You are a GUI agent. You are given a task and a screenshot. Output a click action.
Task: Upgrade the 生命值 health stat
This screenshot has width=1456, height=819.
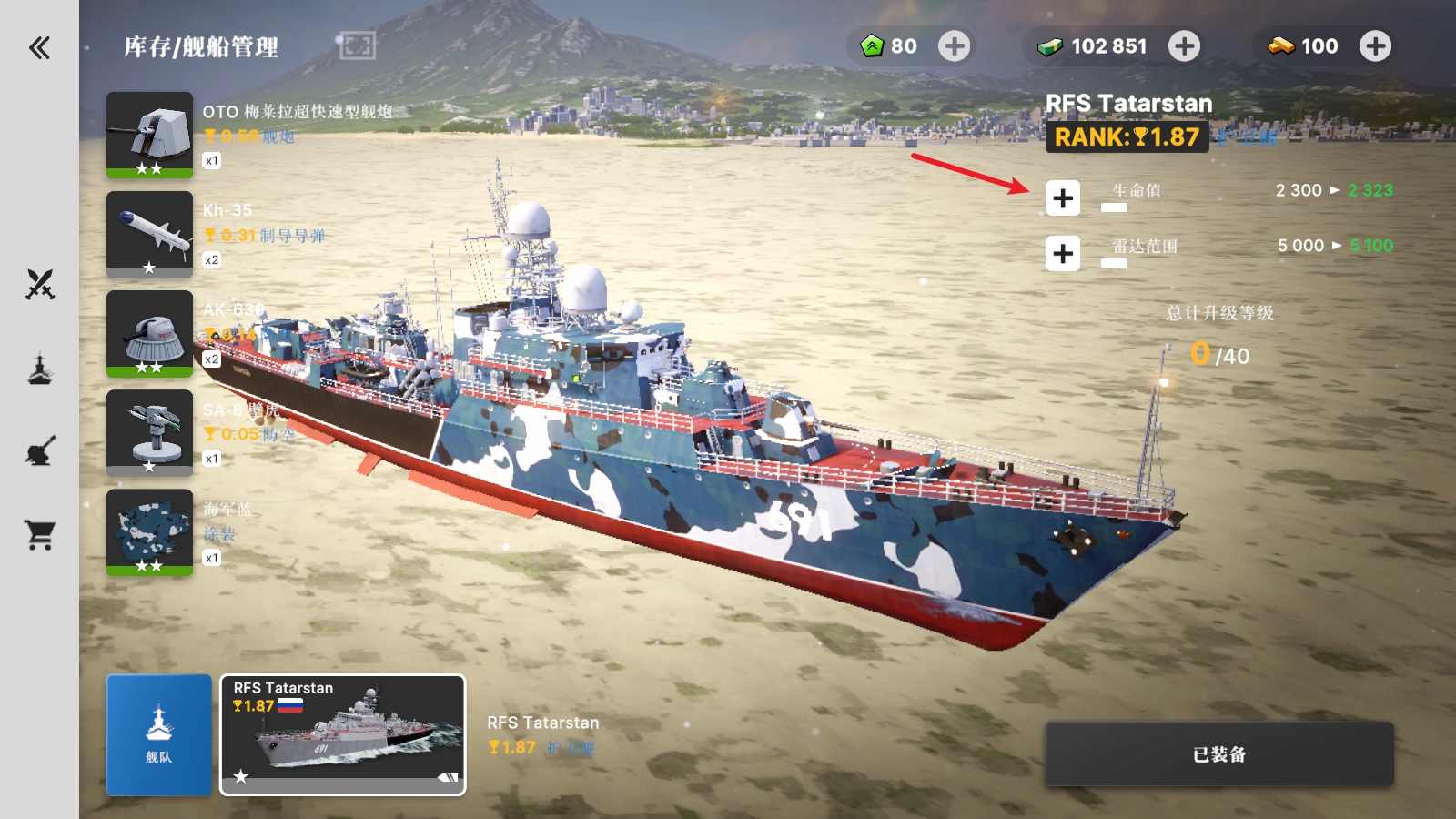click(x=1062, y=198)
